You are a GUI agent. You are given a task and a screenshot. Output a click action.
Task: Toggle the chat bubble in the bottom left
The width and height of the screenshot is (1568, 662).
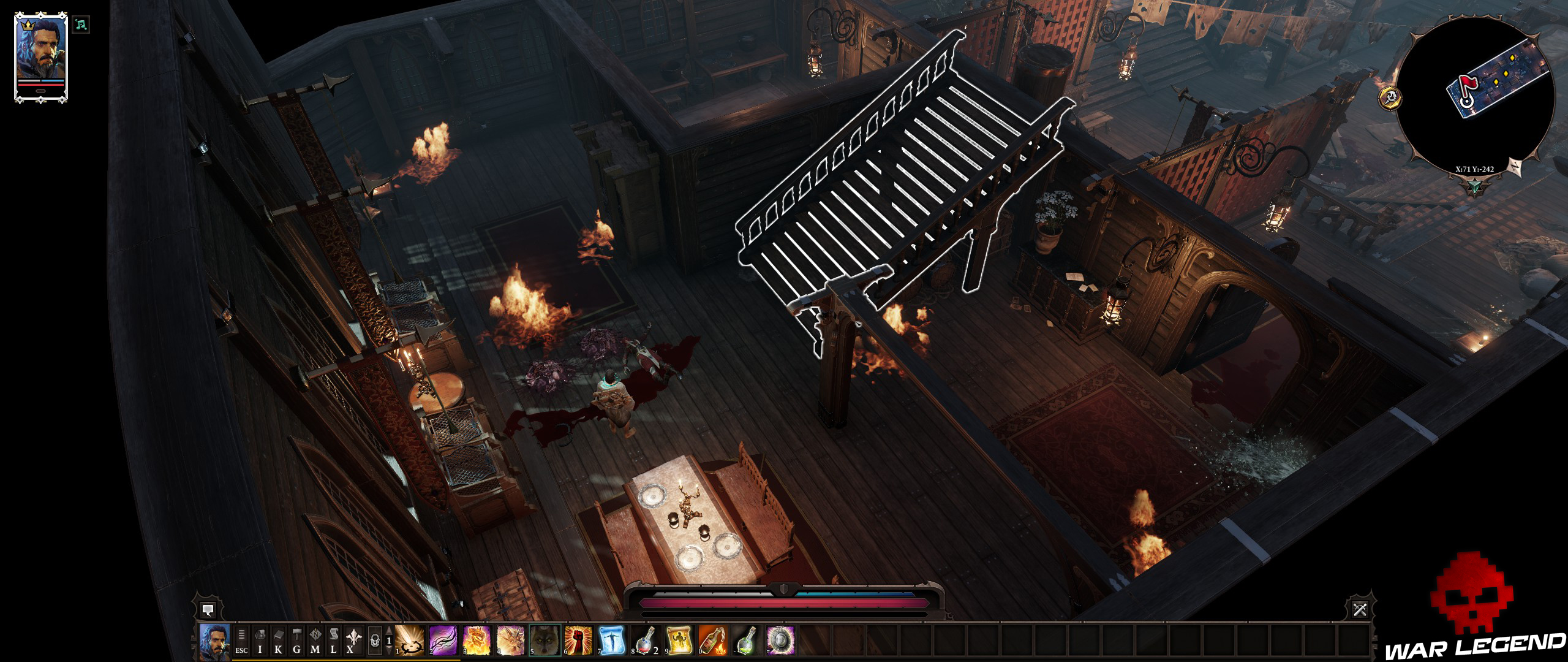point(208,611)
